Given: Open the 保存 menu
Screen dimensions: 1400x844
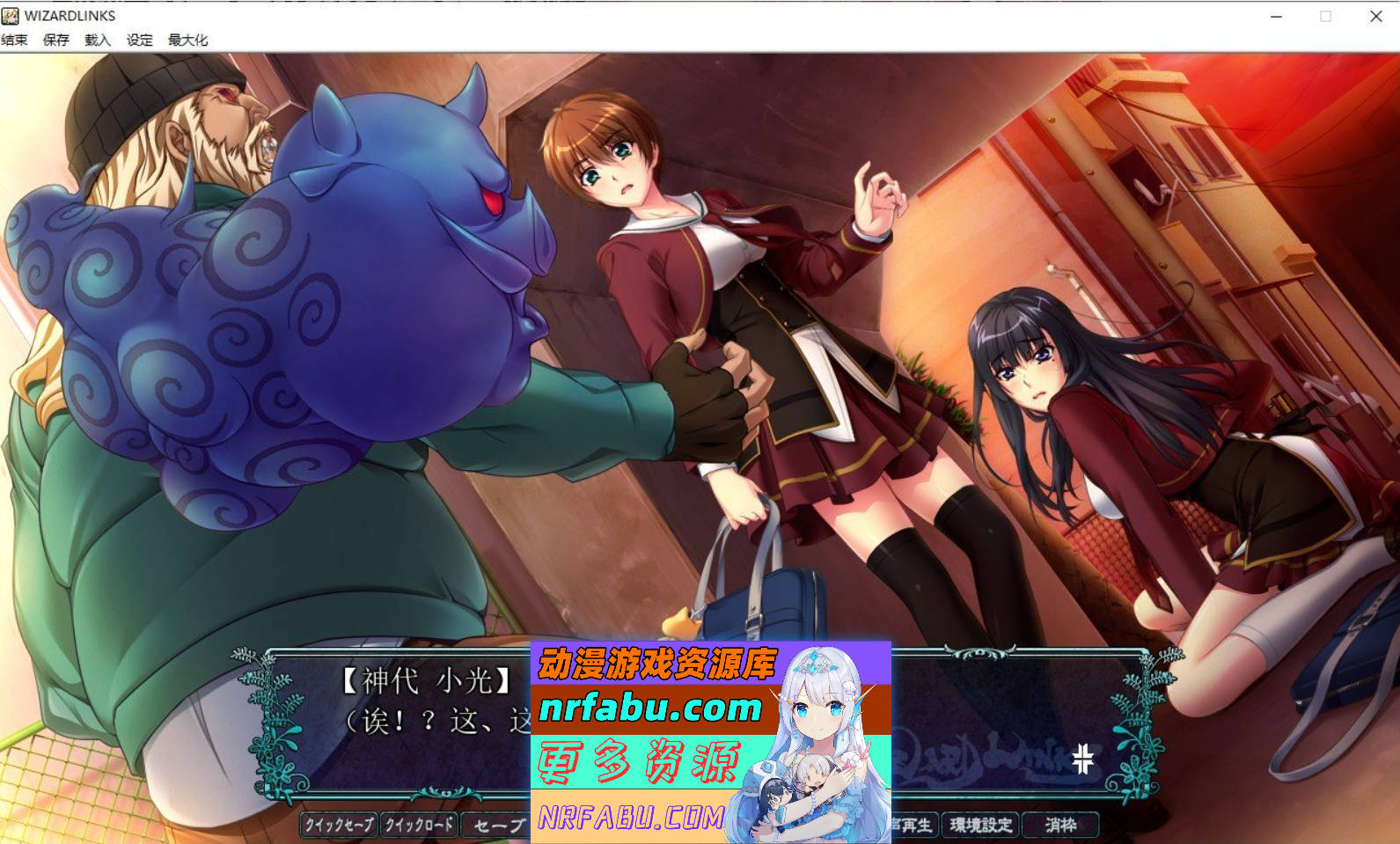Looking at the screenshot, I should [x=55, y=40].
